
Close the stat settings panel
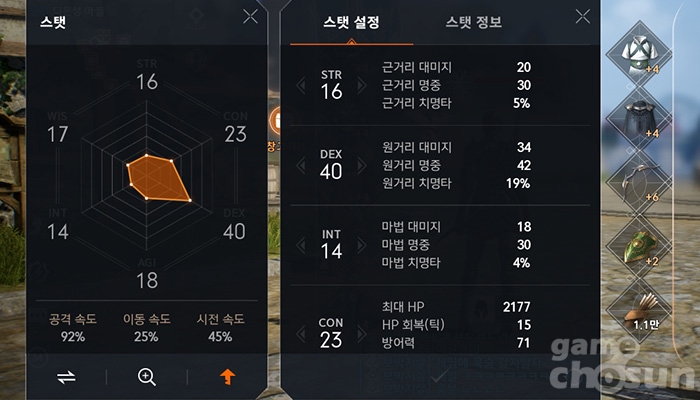tap(583, 17)
